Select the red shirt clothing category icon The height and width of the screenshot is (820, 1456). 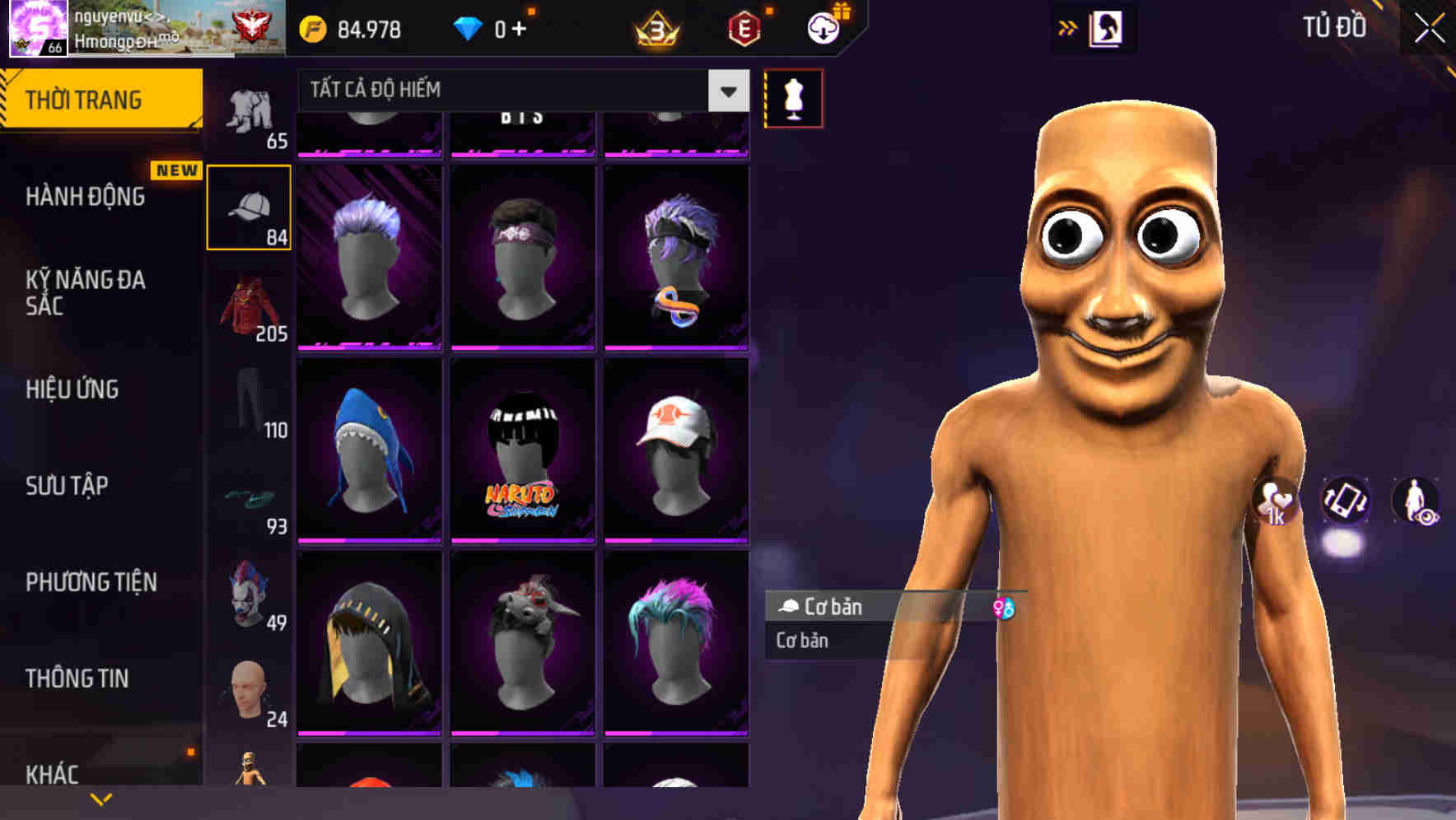[250, 308]
